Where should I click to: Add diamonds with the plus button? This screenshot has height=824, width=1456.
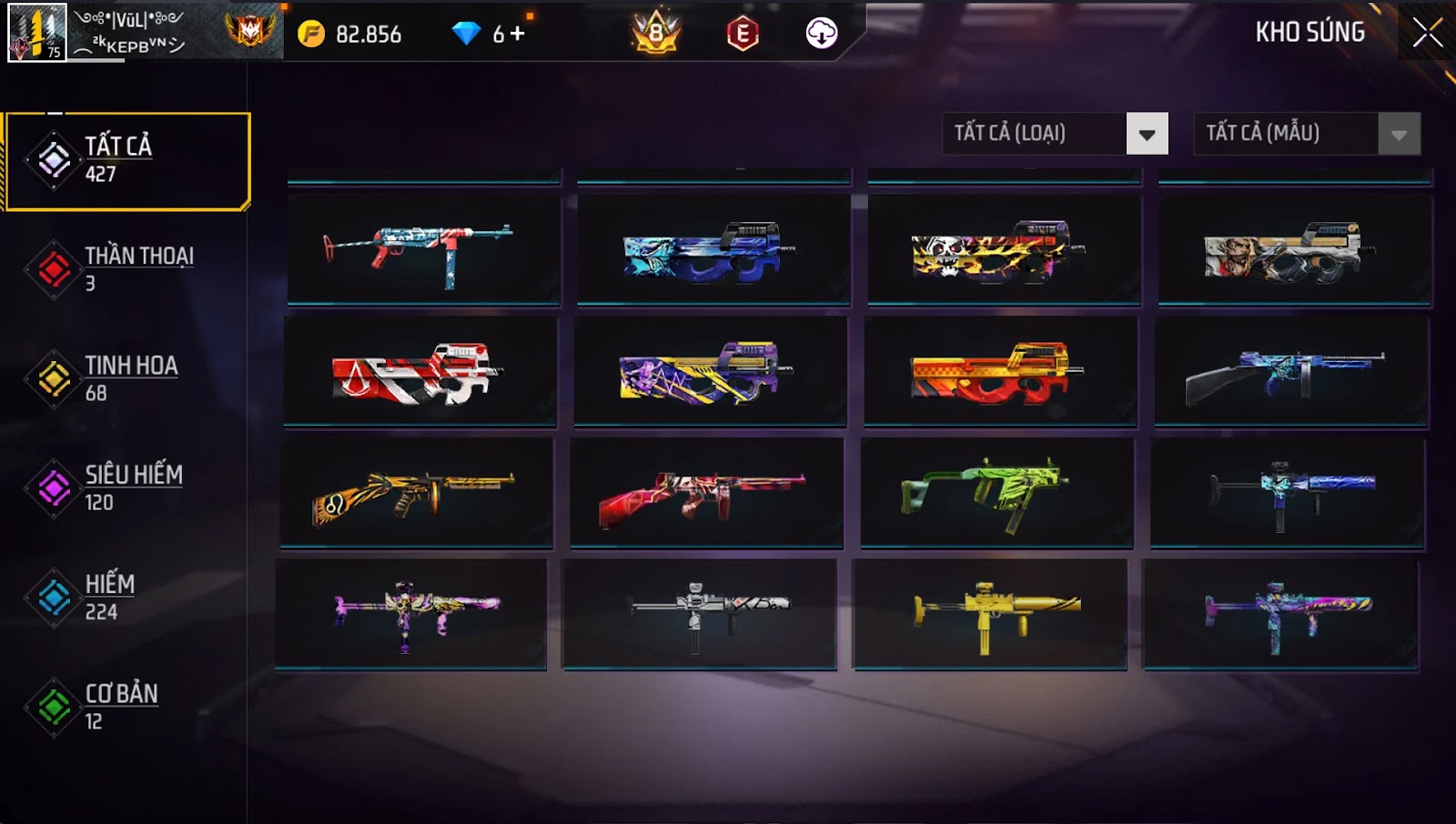click(x=517, y=34)
